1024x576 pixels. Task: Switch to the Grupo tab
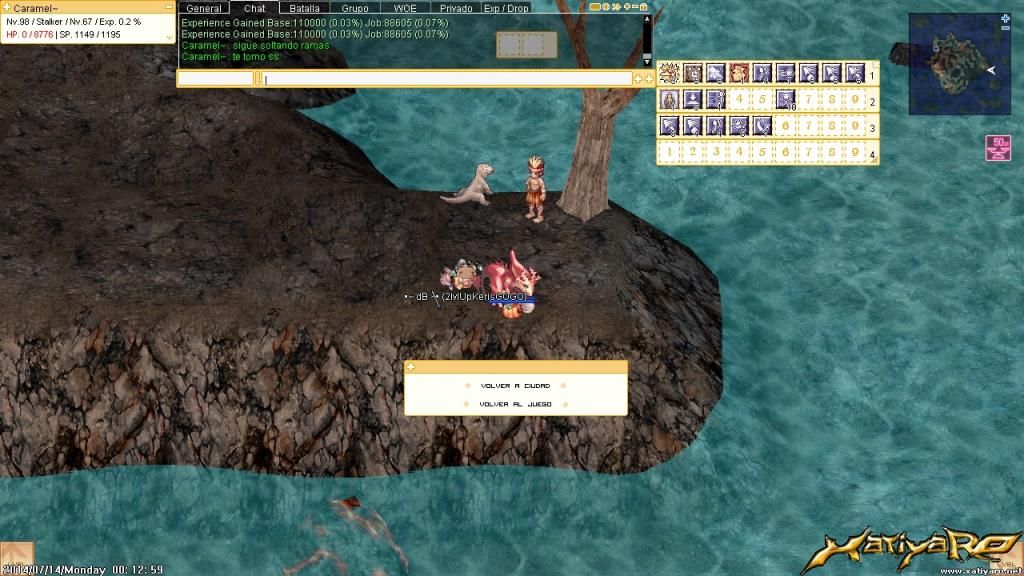[355, 8]
